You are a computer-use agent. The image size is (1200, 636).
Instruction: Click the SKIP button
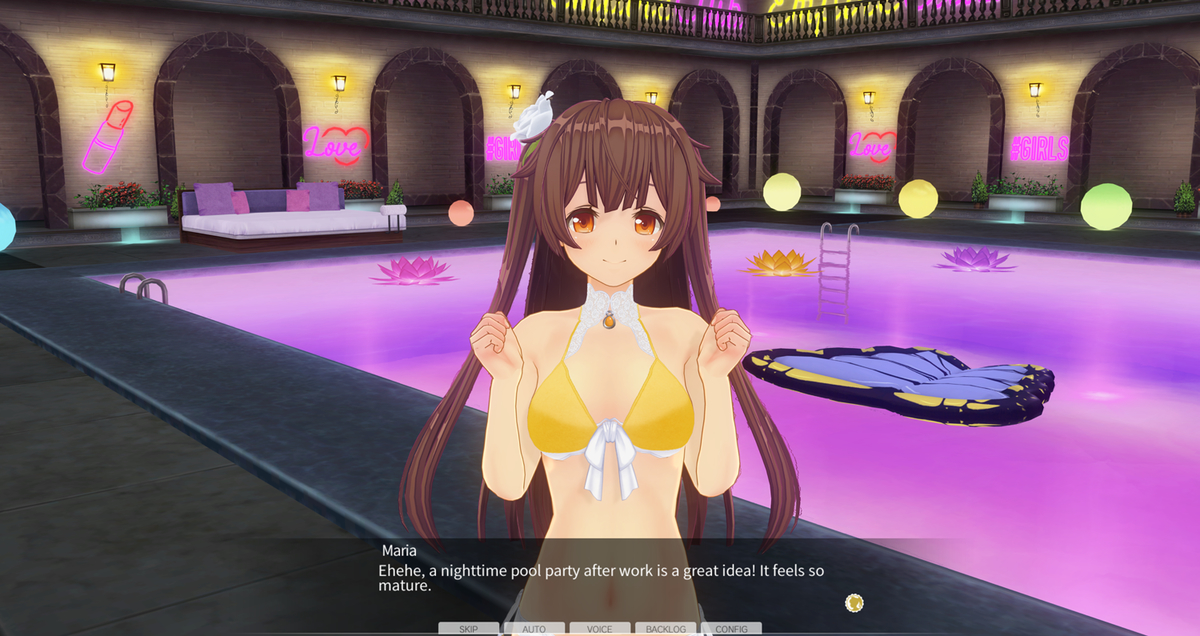coord(468,629)
